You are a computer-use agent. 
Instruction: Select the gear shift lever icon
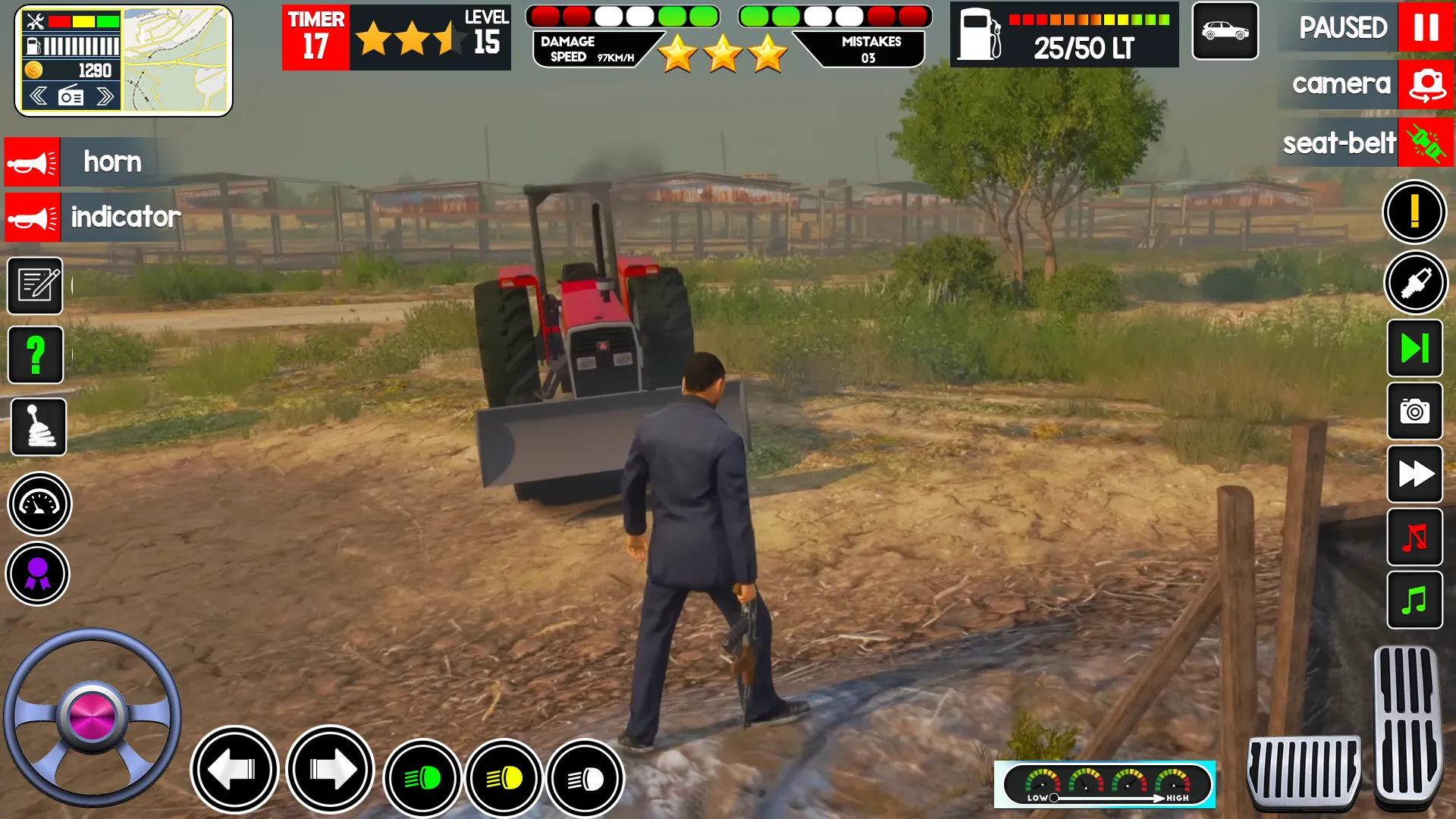(38, 426)
